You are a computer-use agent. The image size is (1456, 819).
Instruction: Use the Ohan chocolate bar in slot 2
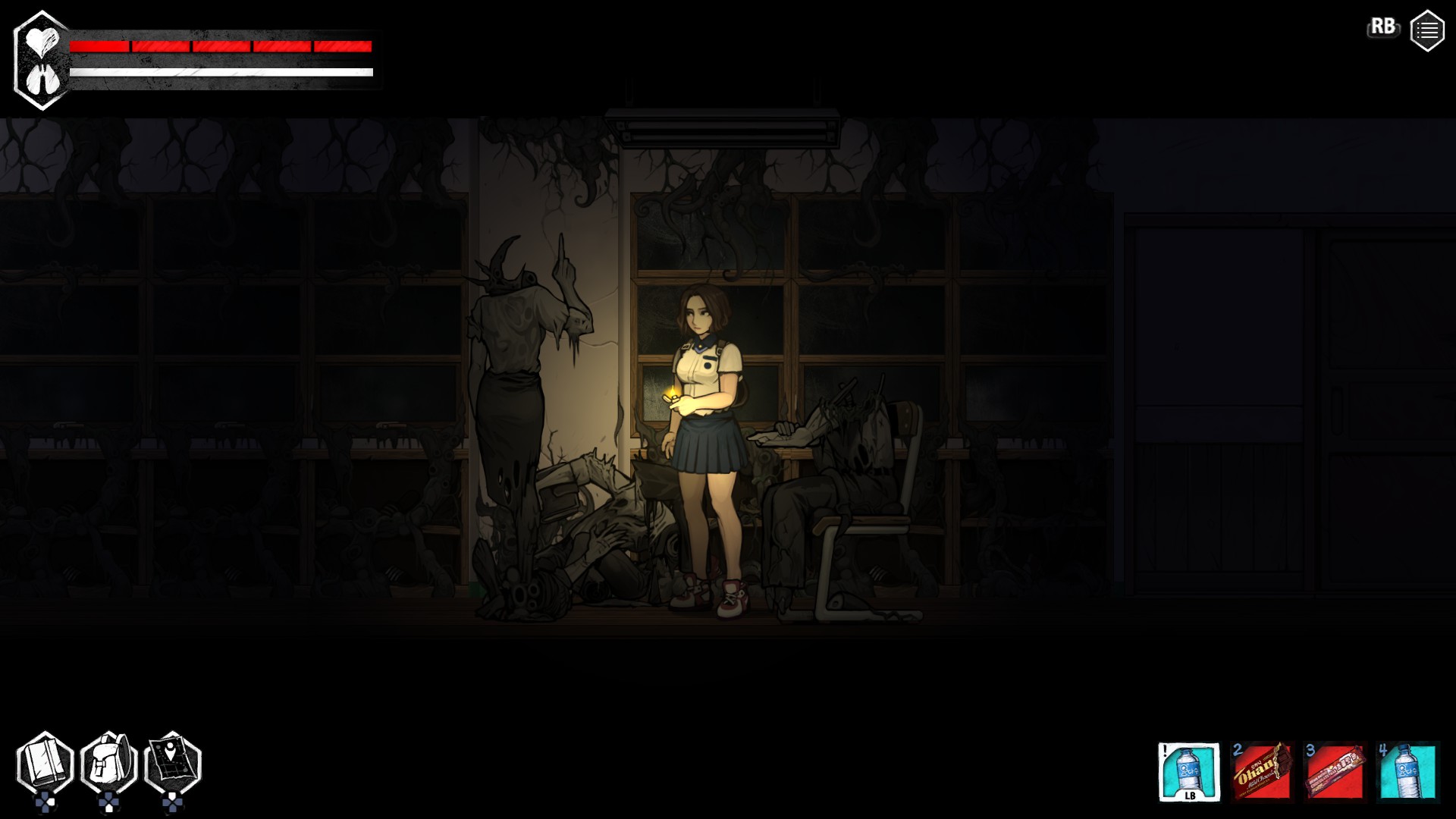click(1262, 770)
